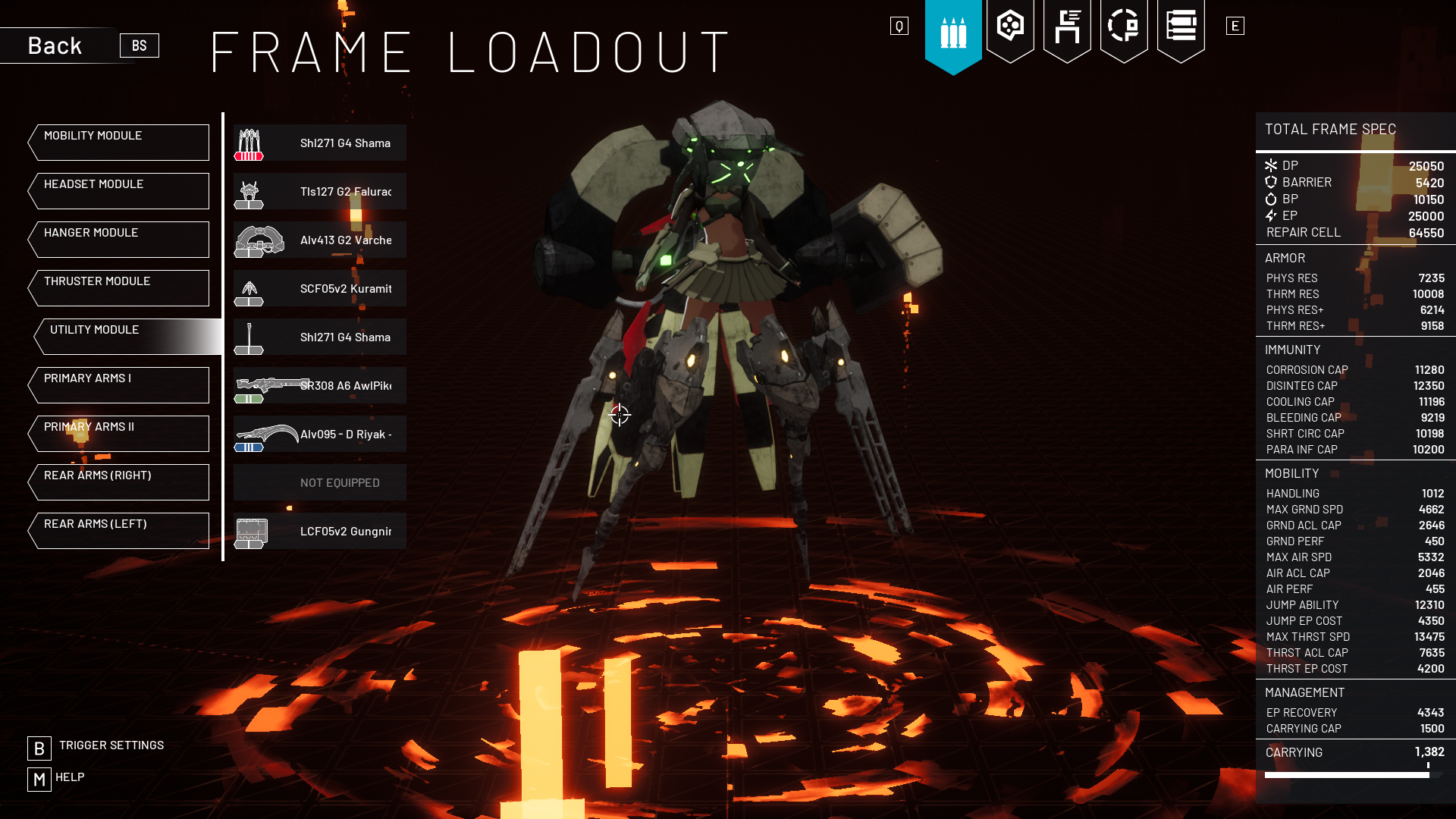Switch to the stacked list tab

(x=1181, y=29)
